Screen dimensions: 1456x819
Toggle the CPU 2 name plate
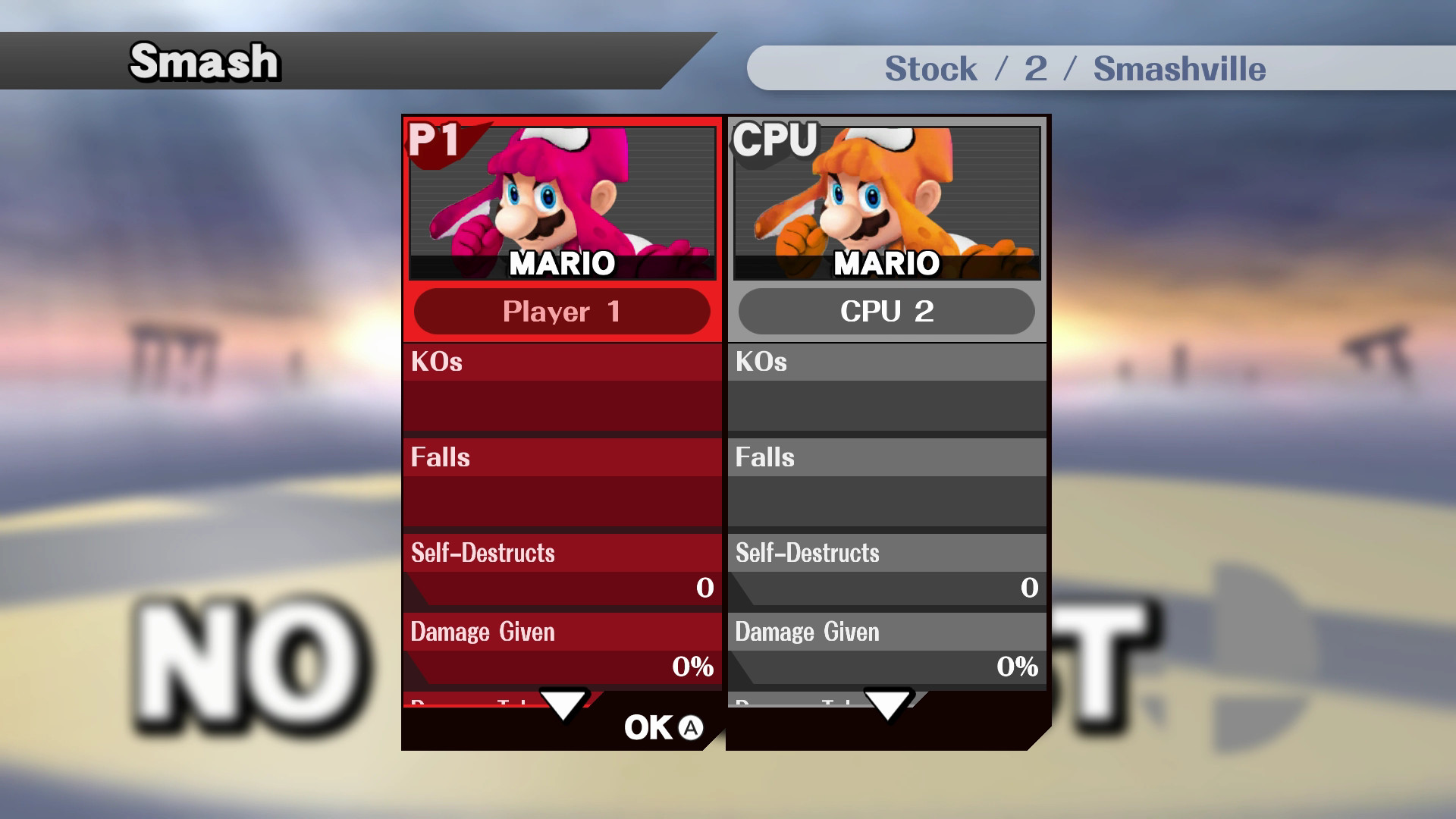point(886,312)
